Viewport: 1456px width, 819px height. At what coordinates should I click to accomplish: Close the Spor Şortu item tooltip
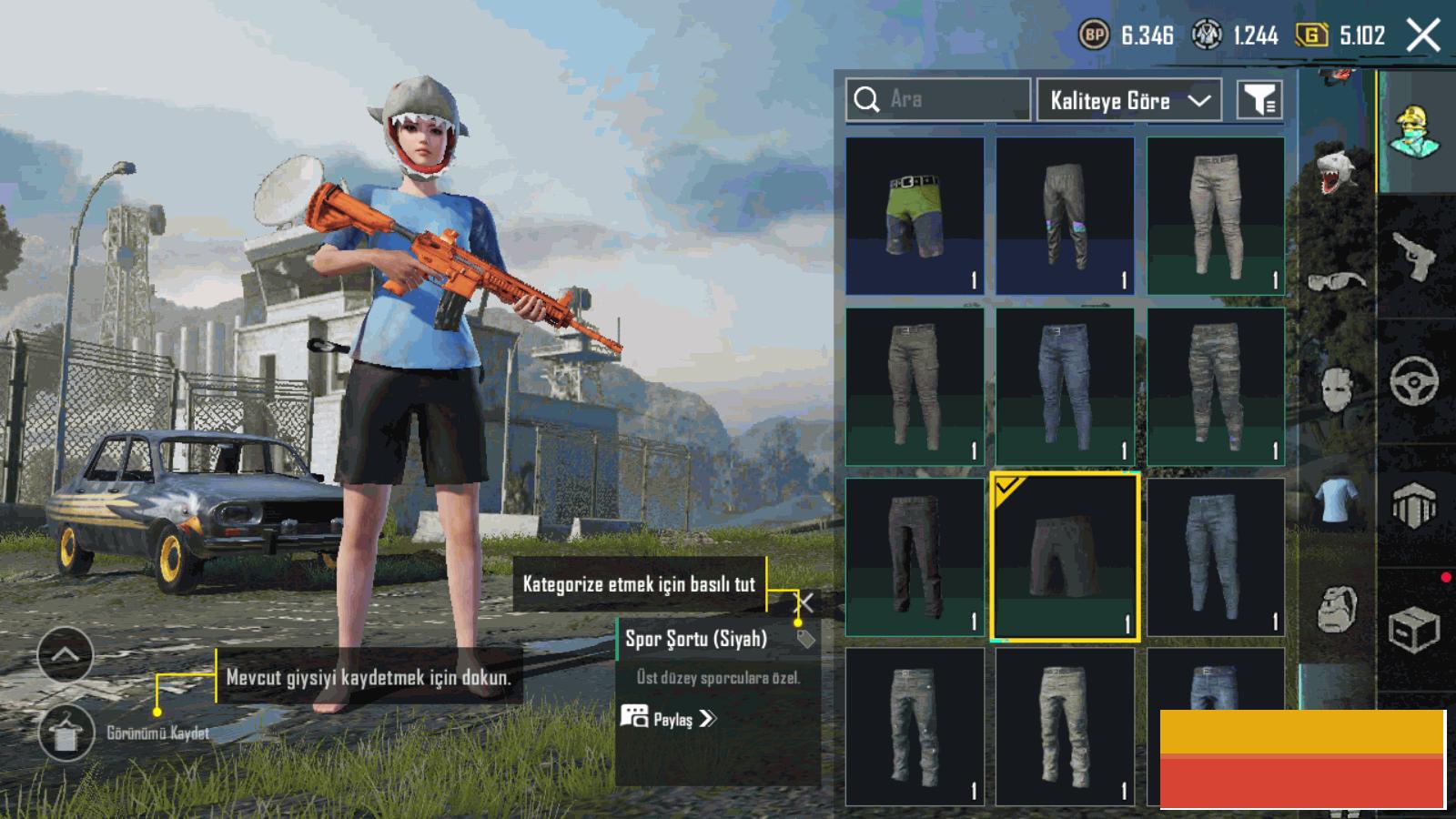[x=805, y=602]
